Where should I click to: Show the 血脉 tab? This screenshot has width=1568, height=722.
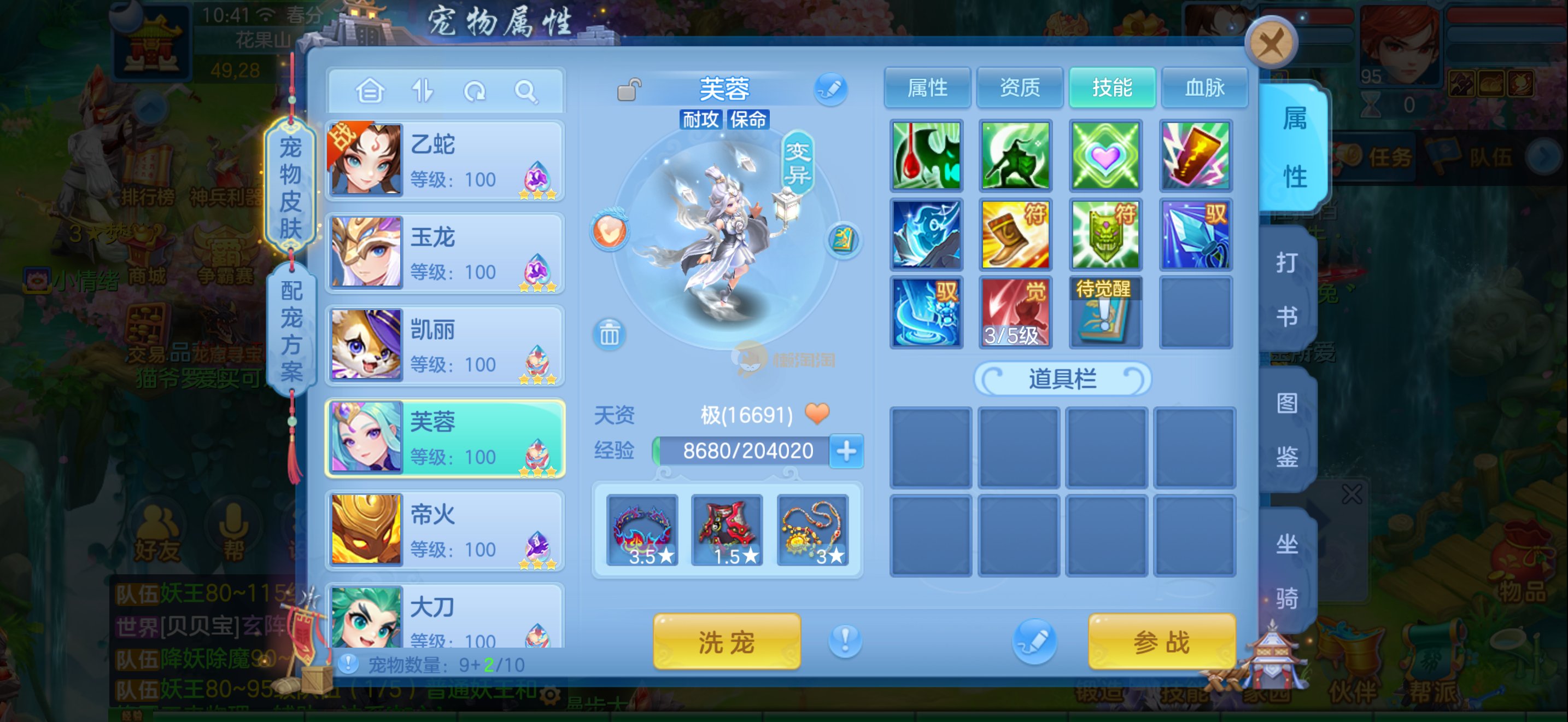click(1204, 88)
